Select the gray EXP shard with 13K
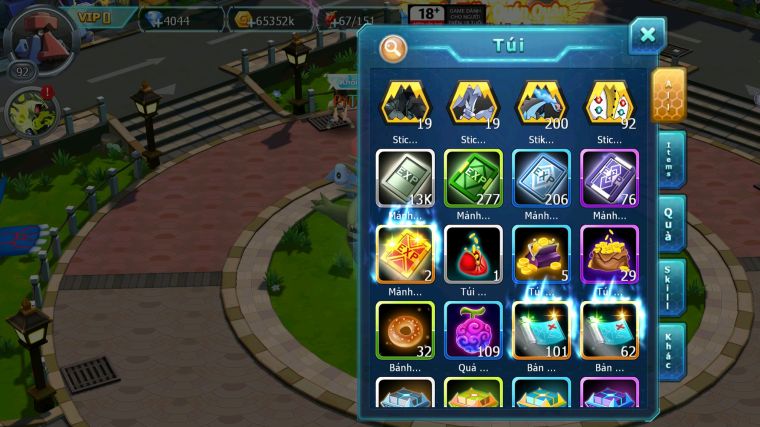The height and width of the screenshot is (427, 760). tap(405, 178)
